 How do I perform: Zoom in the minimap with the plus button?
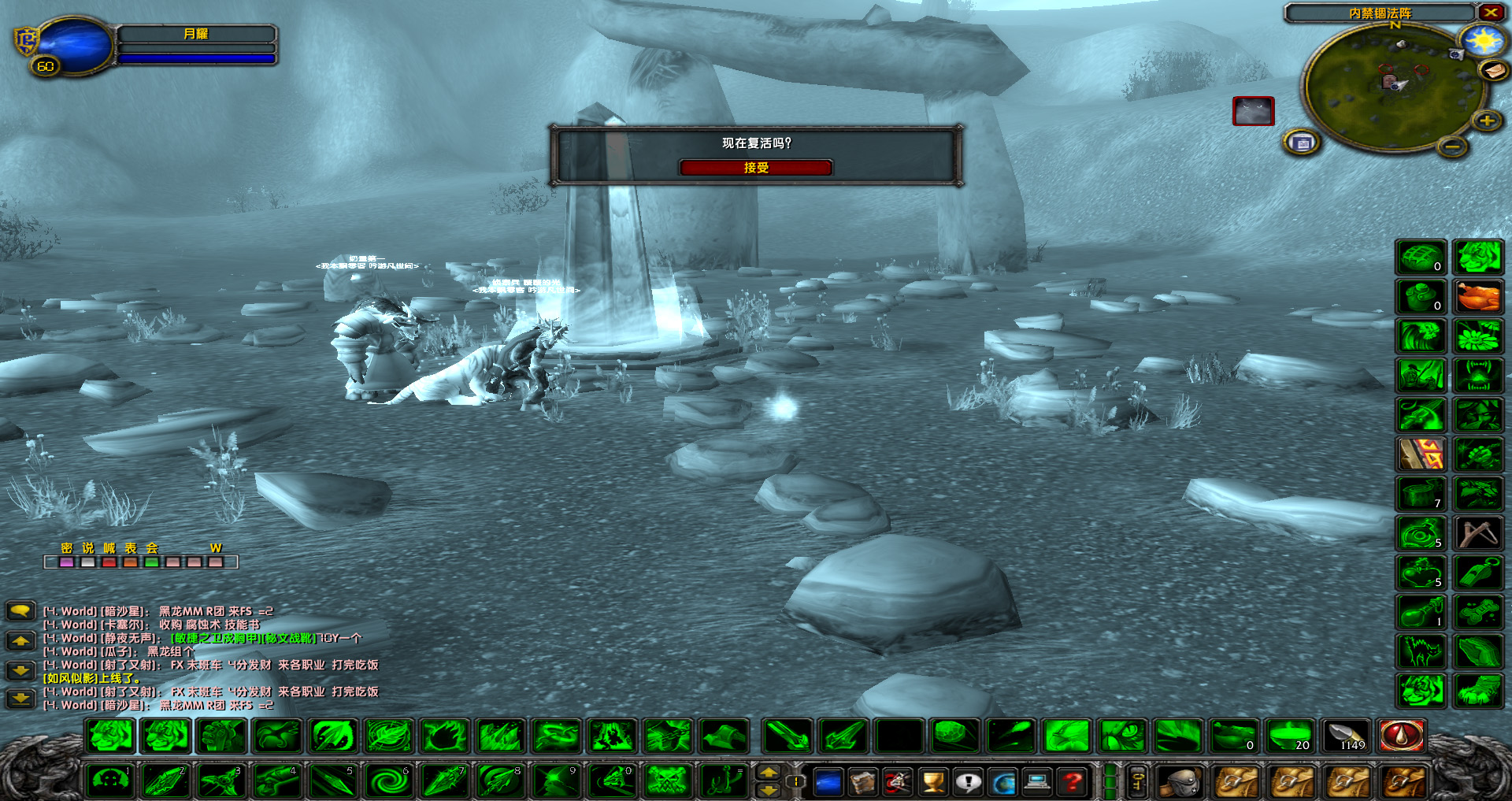(x=1488, y=121)
